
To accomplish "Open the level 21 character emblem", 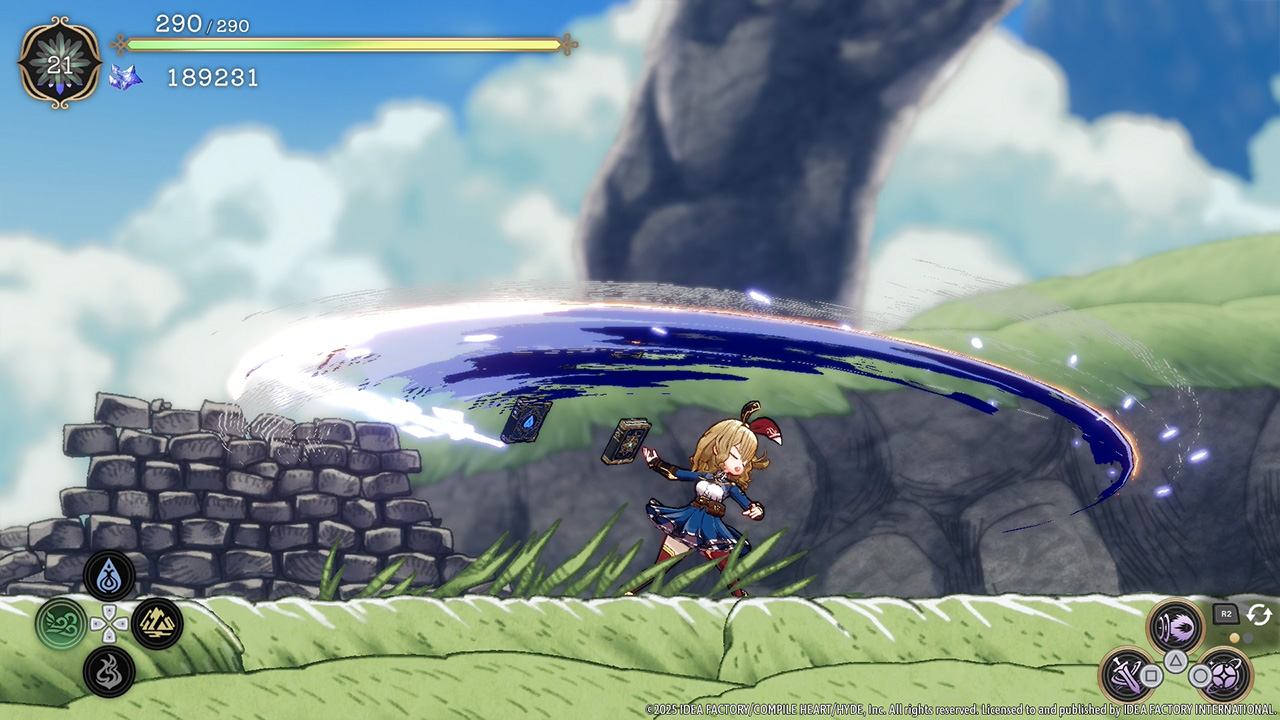I will click(60, 63).
